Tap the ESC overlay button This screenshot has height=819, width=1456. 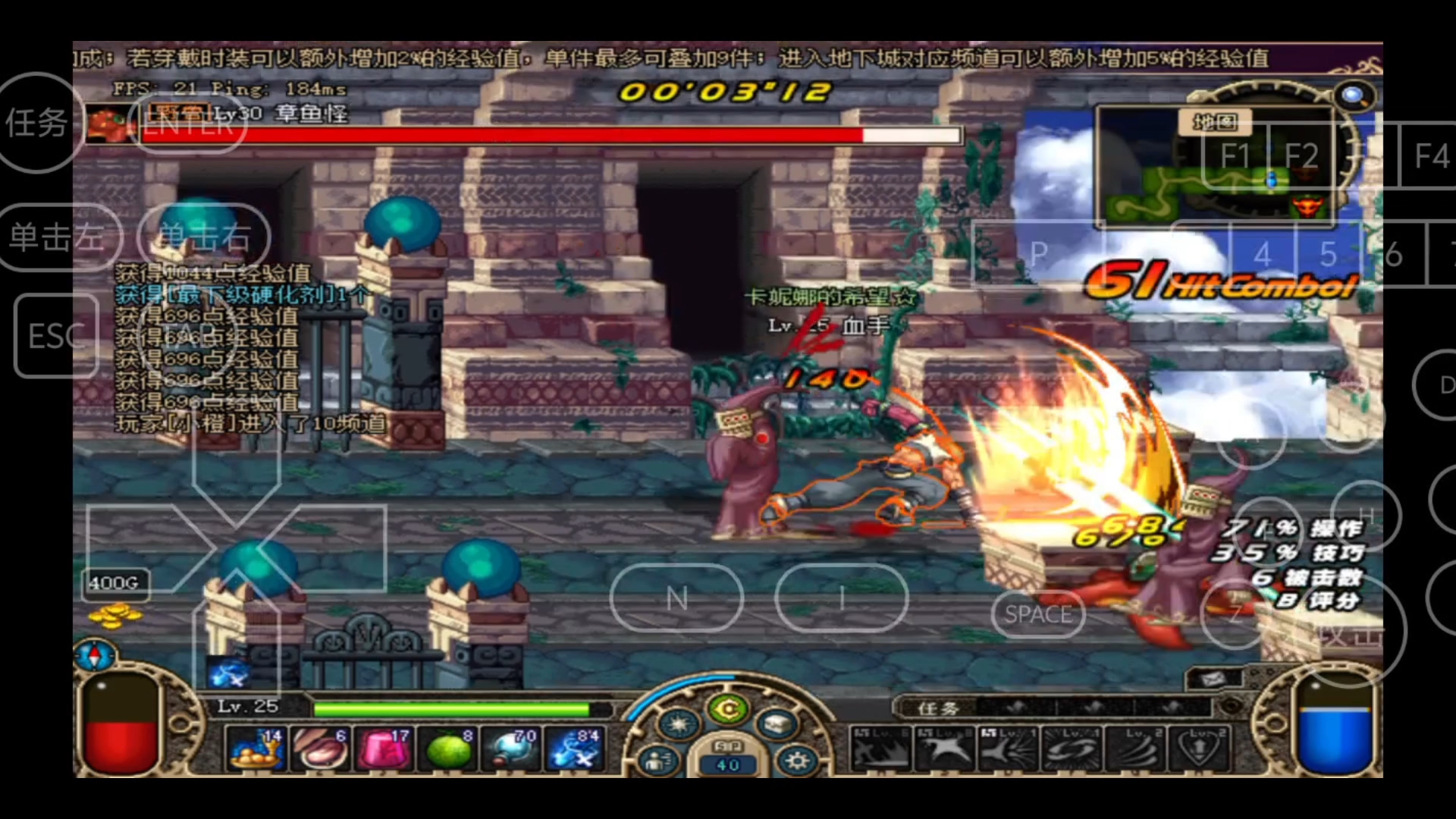pyautogui.click(x=56, y=336)
